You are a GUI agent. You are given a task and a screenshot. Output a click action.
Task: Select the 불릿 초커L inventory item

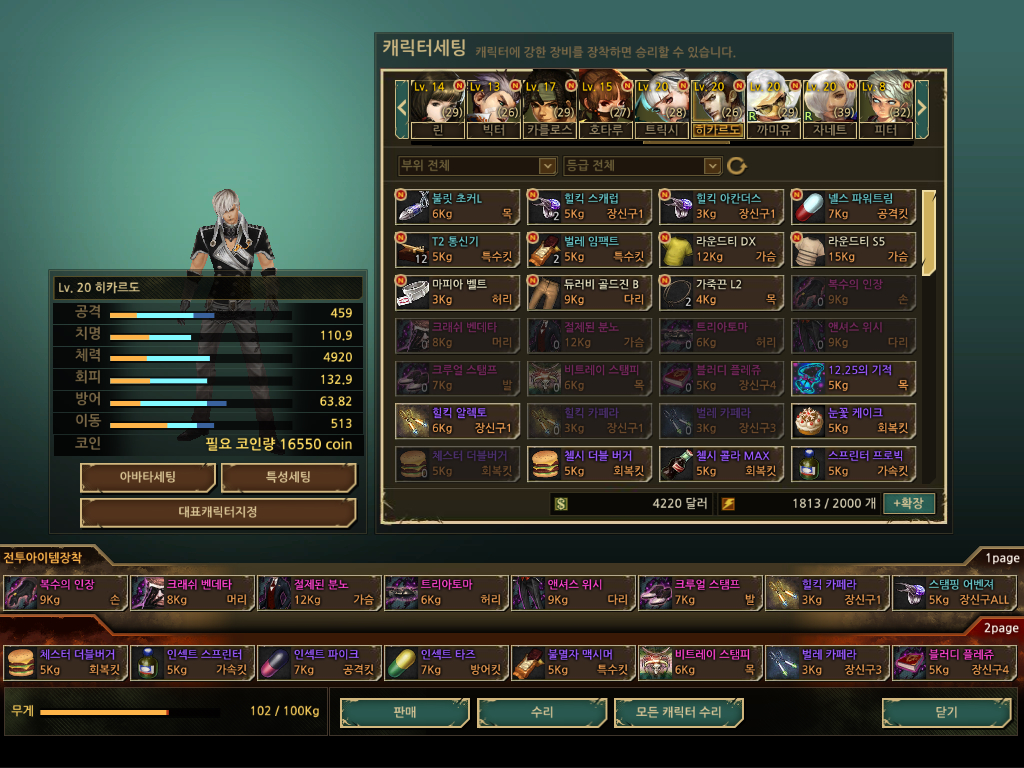(x=457, y=206)
